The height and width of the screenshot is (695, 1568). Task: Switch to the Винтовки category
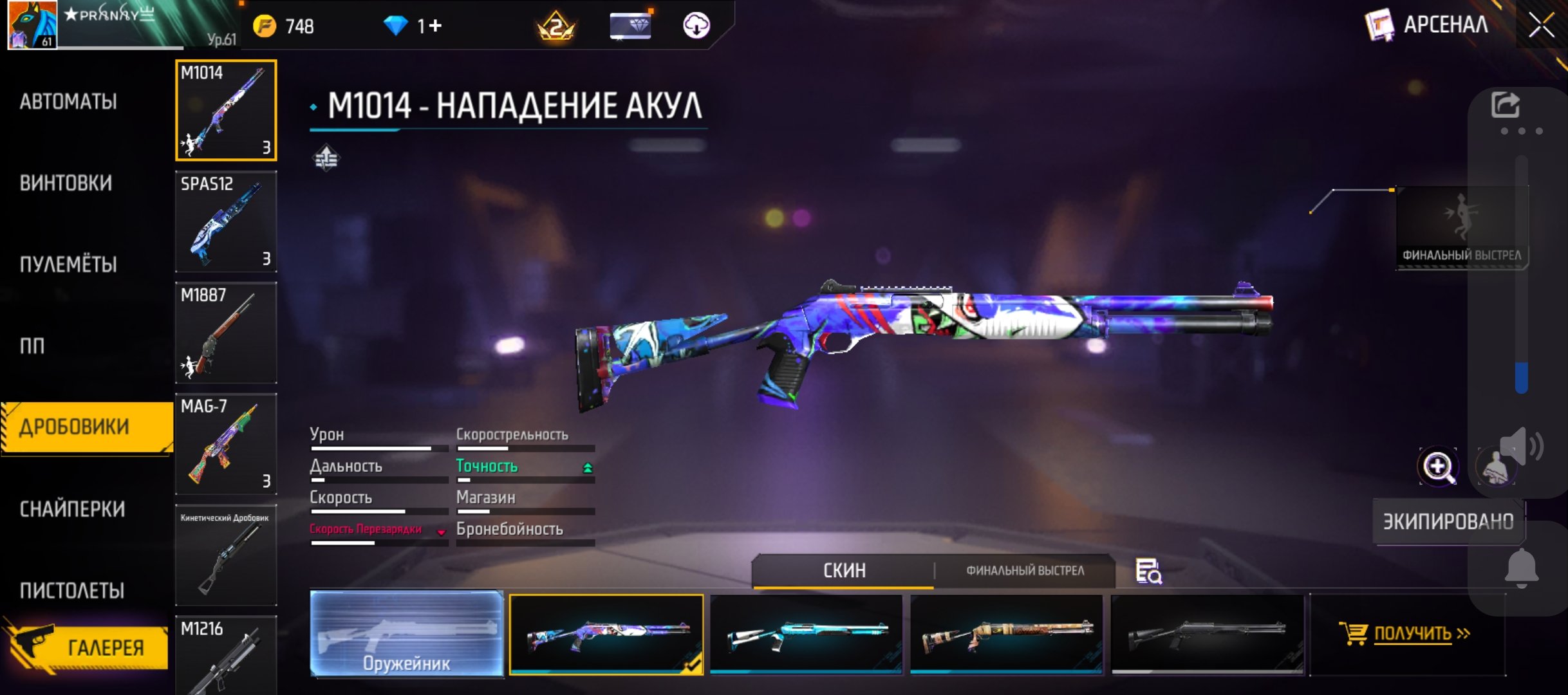66,183
